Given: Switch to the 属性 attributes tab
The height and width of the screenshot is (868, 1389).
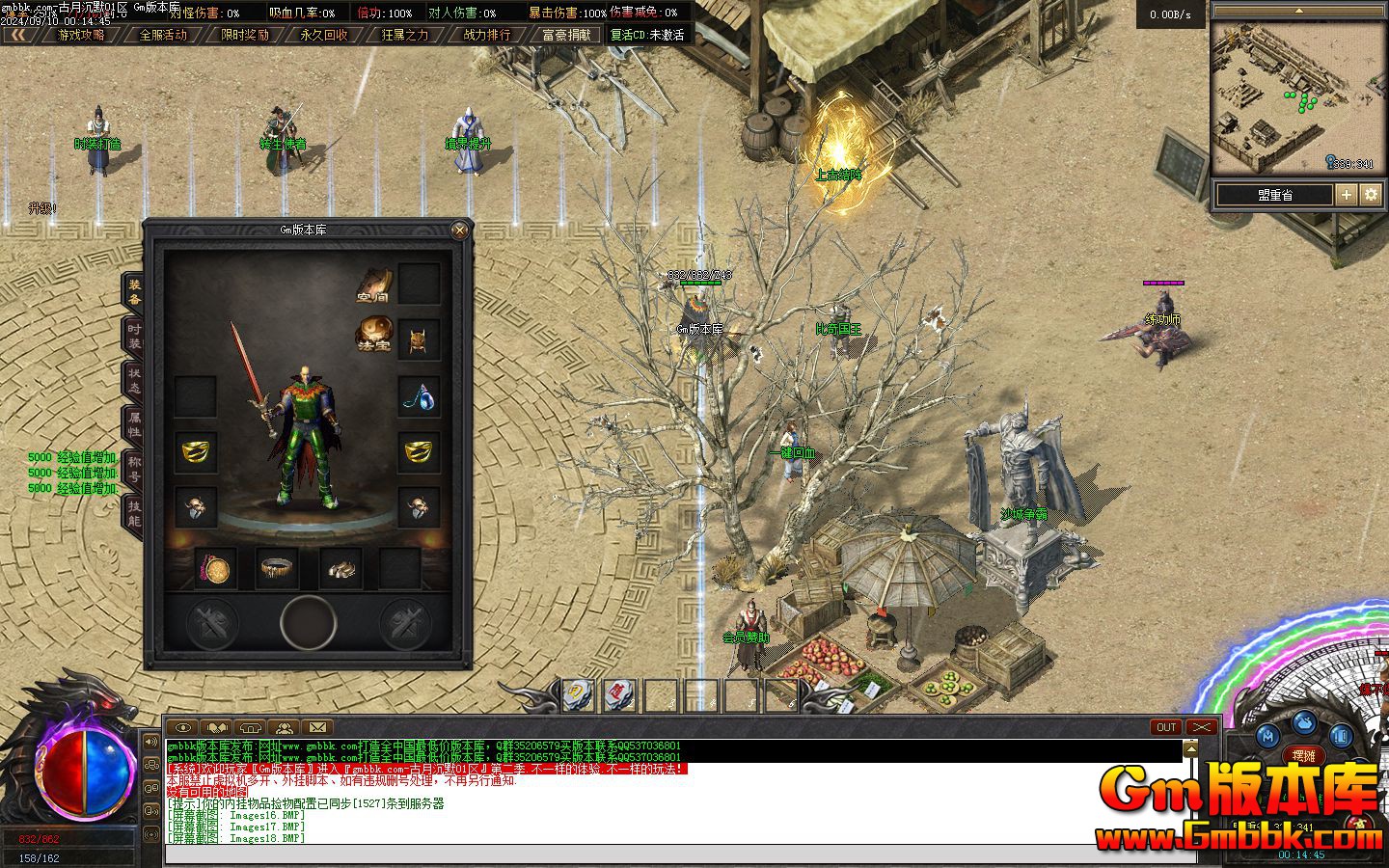Looking at the screenshot, I should click(134, 425).
